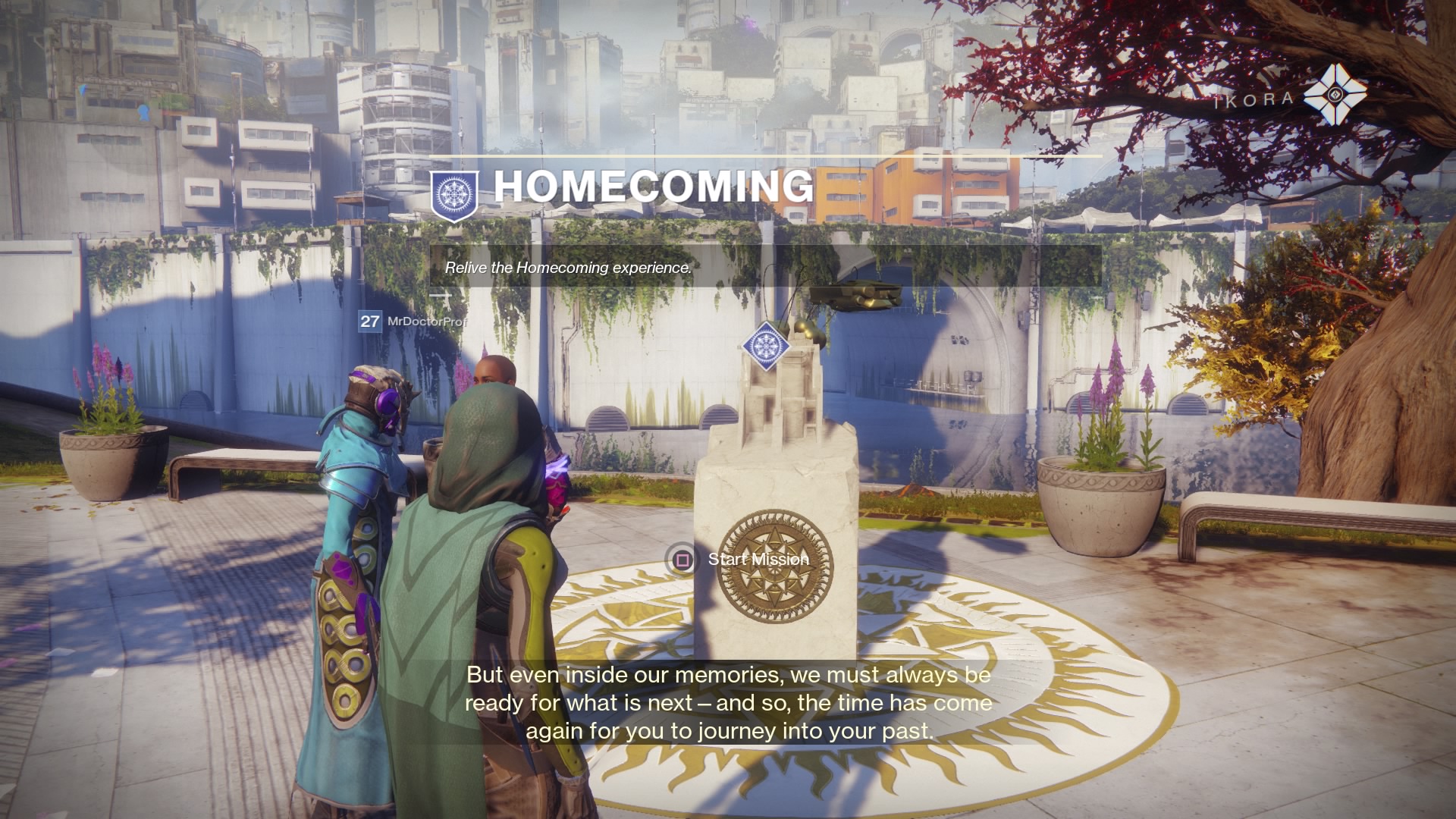The height and width of the screenshot is (819, 1456).
Task: Click the Relive the Homecoming experience description
Action: coord(568,268)
